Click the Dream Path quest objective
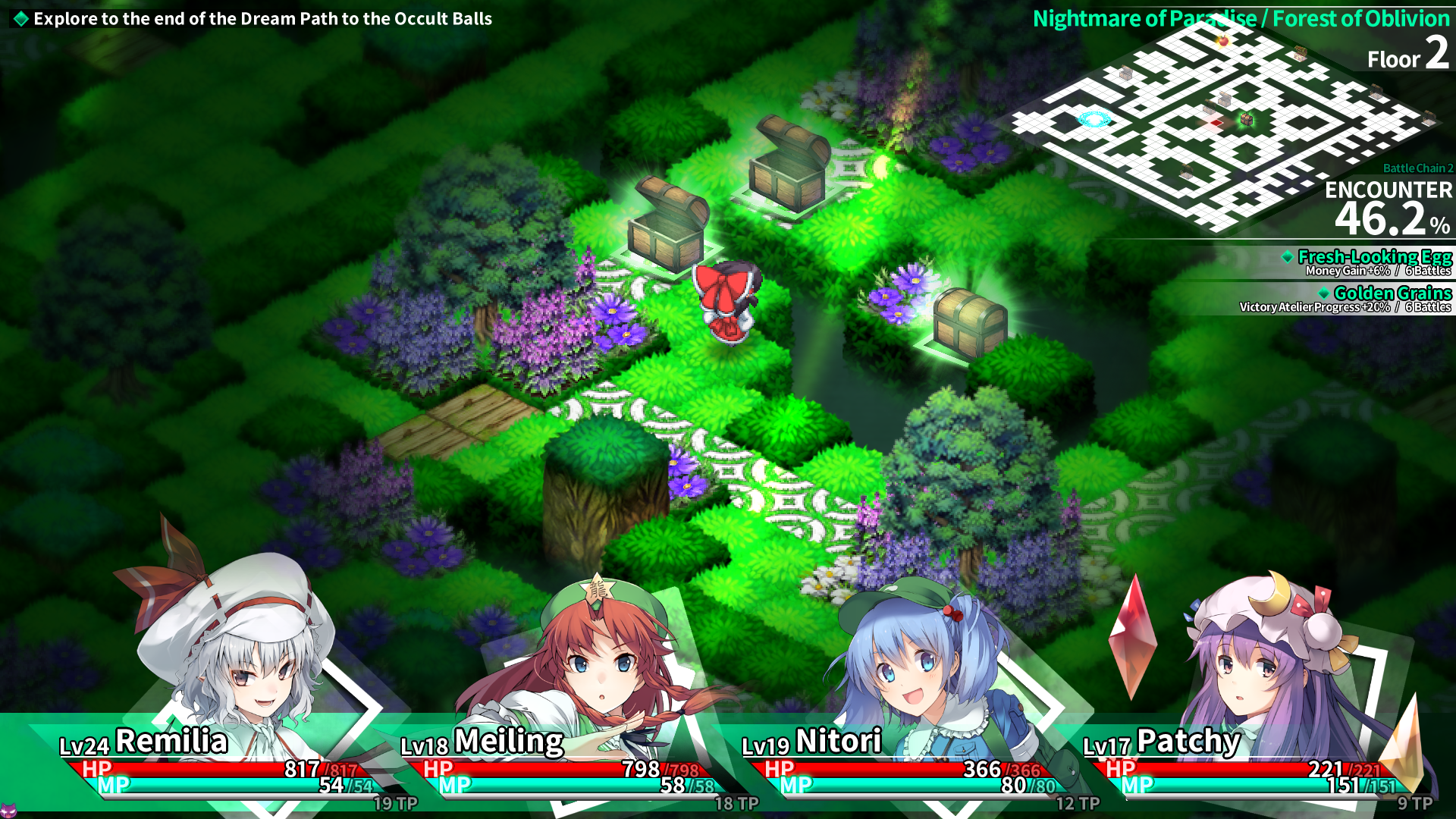This screenshot has height=819, width=1456. click(x=262, y=19)
